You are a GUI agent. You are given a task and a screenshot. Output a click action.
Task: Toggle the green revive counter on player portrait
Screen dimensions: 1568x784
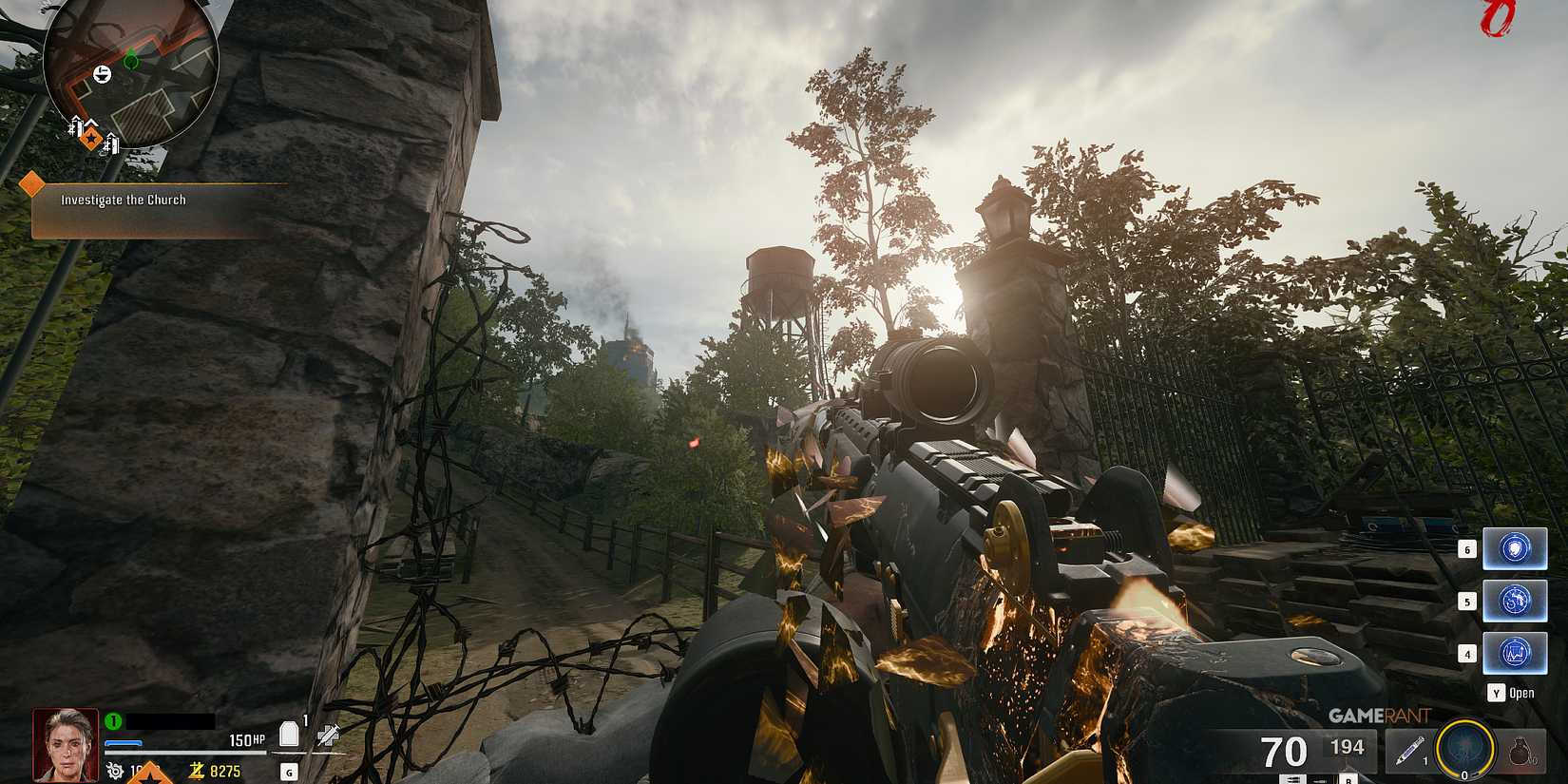pyautogui.click(x=115, y=719)
